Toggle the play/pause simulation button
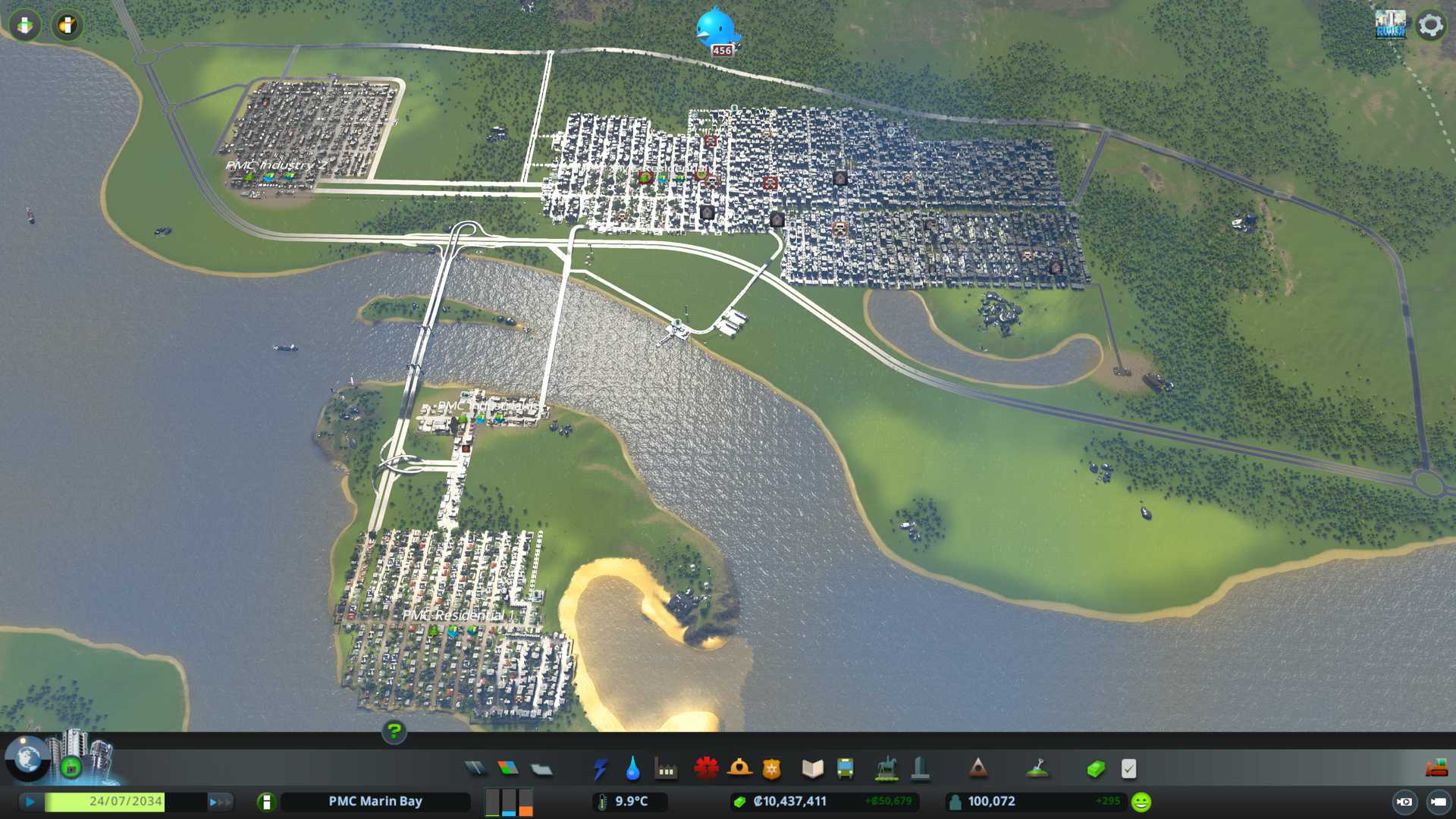1456x819 pixels. (x=30, y=802)
